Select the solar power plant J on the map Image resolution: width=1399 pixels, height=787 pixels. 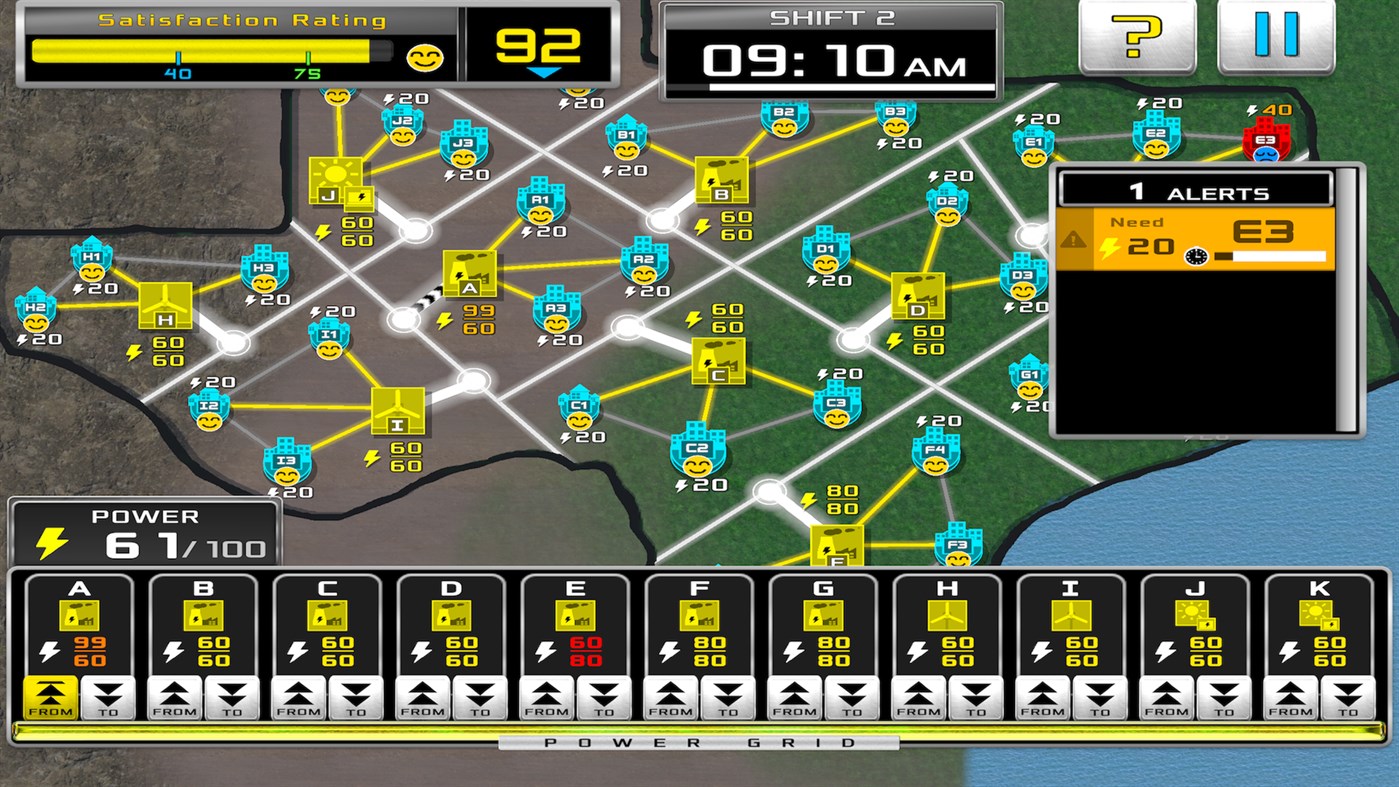point(338,176)
